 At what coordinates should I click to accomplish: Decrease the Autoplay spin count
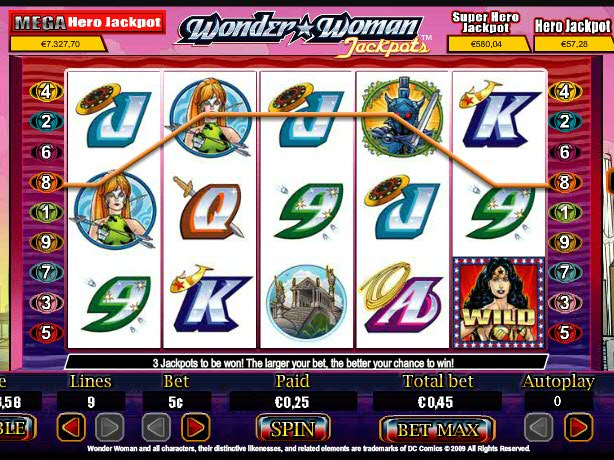coord(538,429)
